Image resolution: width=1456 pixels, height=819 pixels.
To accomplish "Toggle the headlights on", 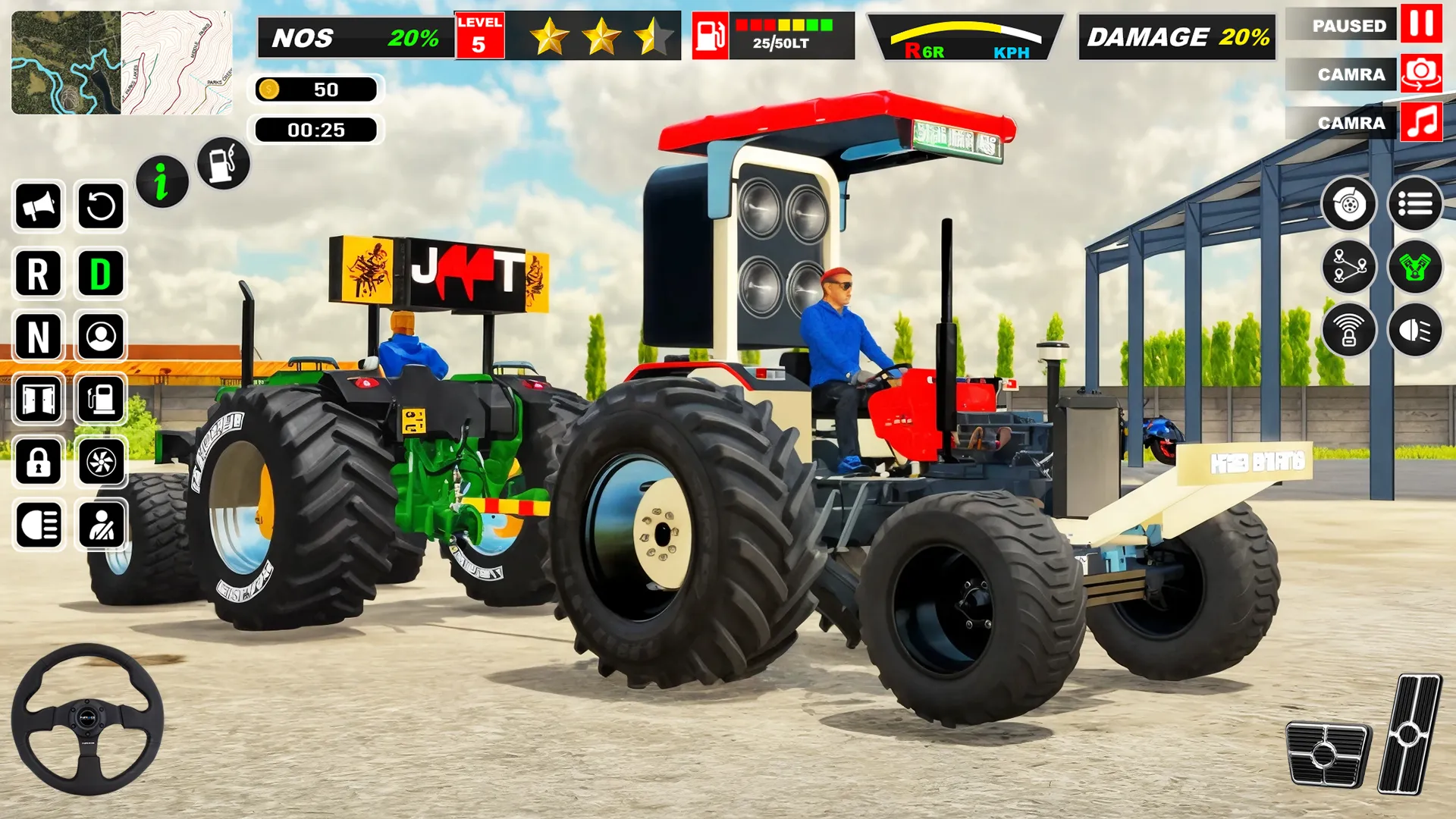I will pyautogui.click(x=39, y=522).
